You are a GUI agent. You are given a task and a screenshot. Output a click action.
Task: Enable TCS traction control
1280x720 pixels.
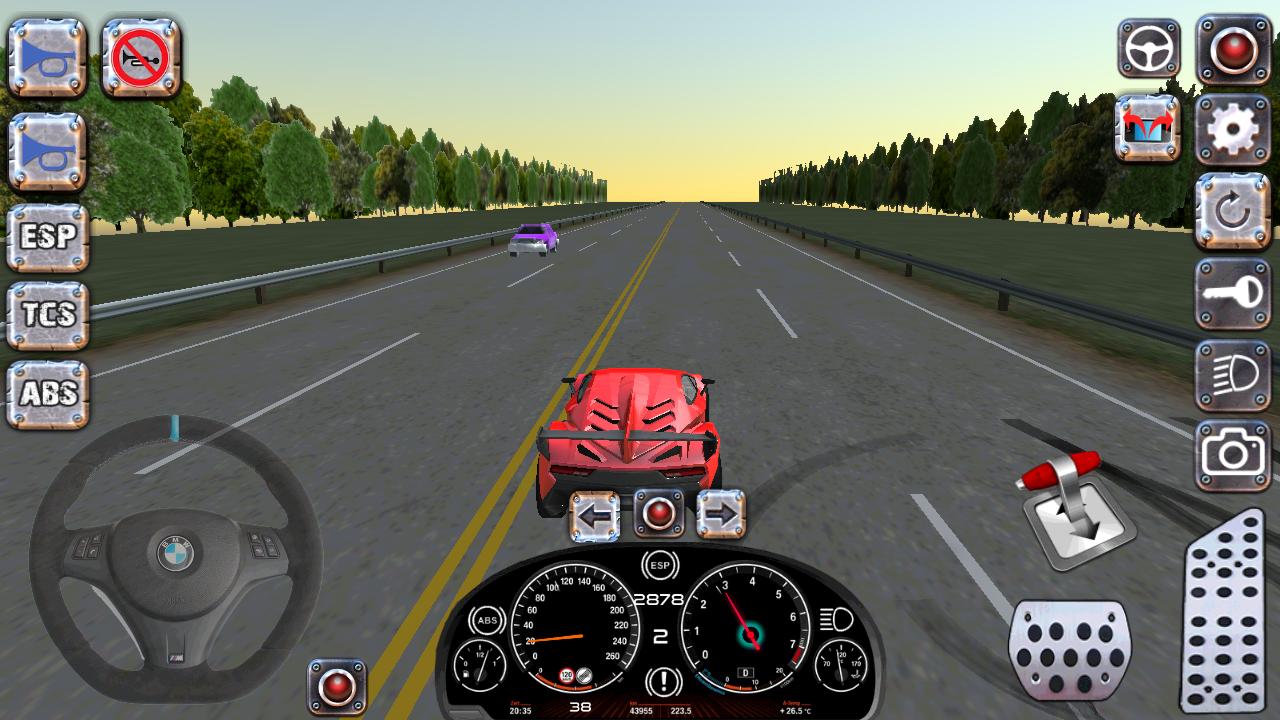point(45,313)
